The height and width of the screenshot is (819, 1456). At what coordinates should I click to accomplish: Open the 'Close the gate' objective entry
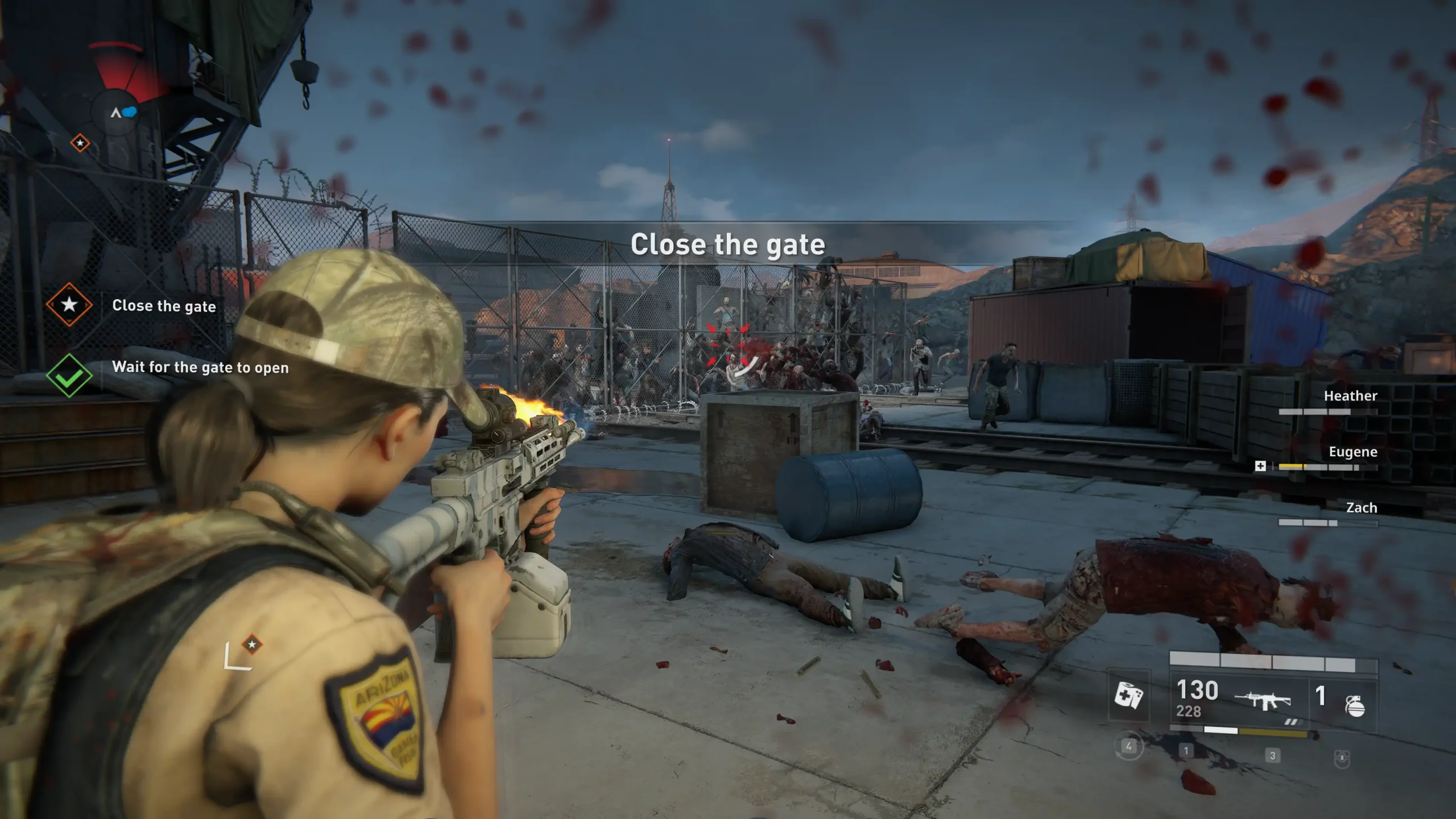coord(164,306)
